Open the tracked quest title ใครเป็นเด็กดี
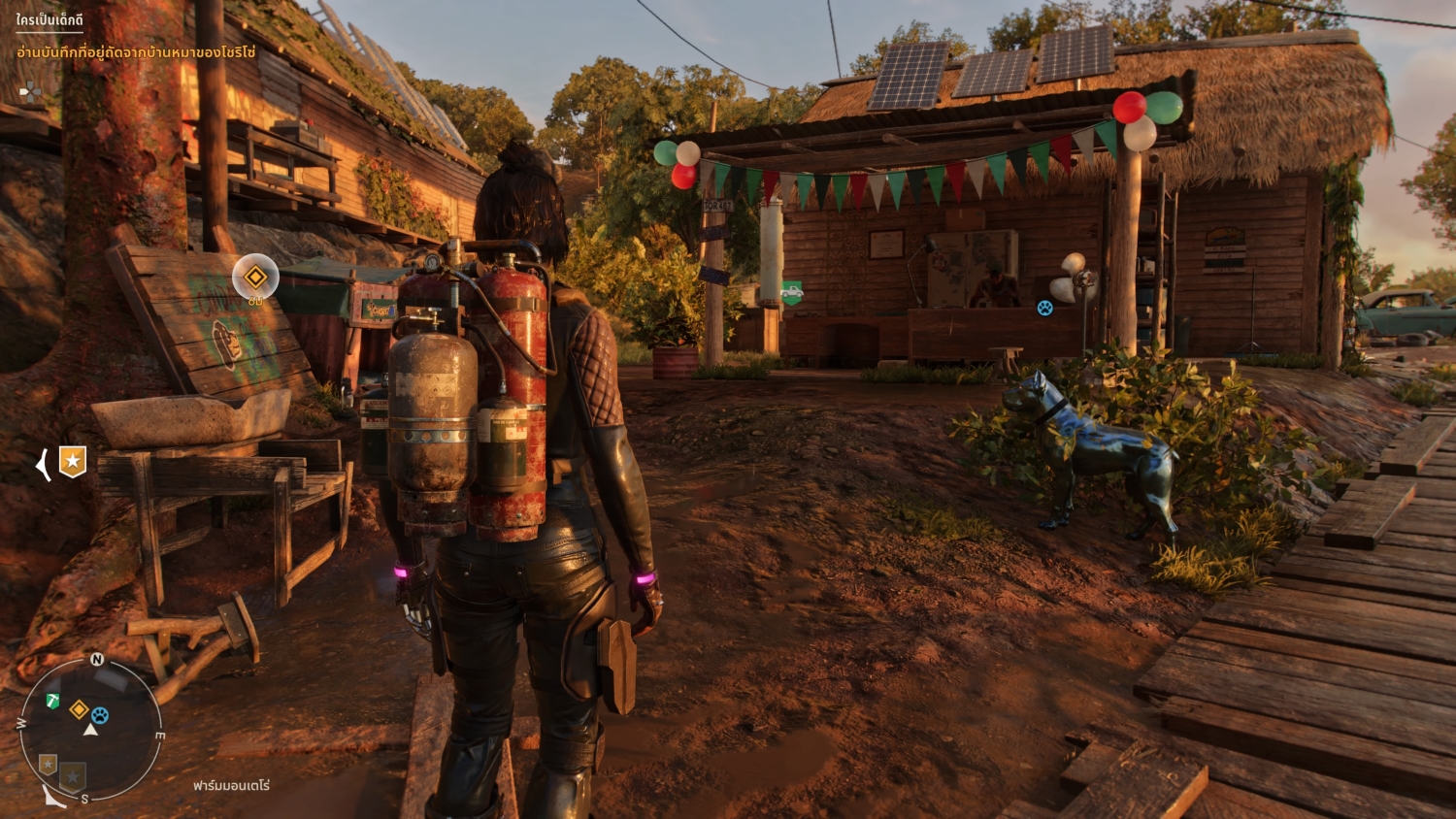This screenshot has height=819, width=1456. coord(50,20)
